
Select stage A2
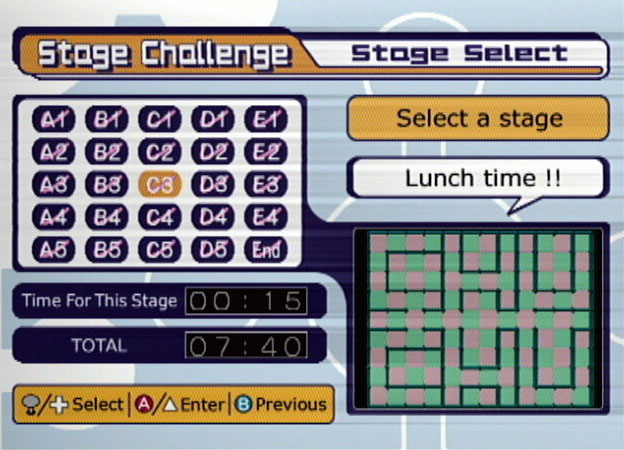click(x=54, y=153)
